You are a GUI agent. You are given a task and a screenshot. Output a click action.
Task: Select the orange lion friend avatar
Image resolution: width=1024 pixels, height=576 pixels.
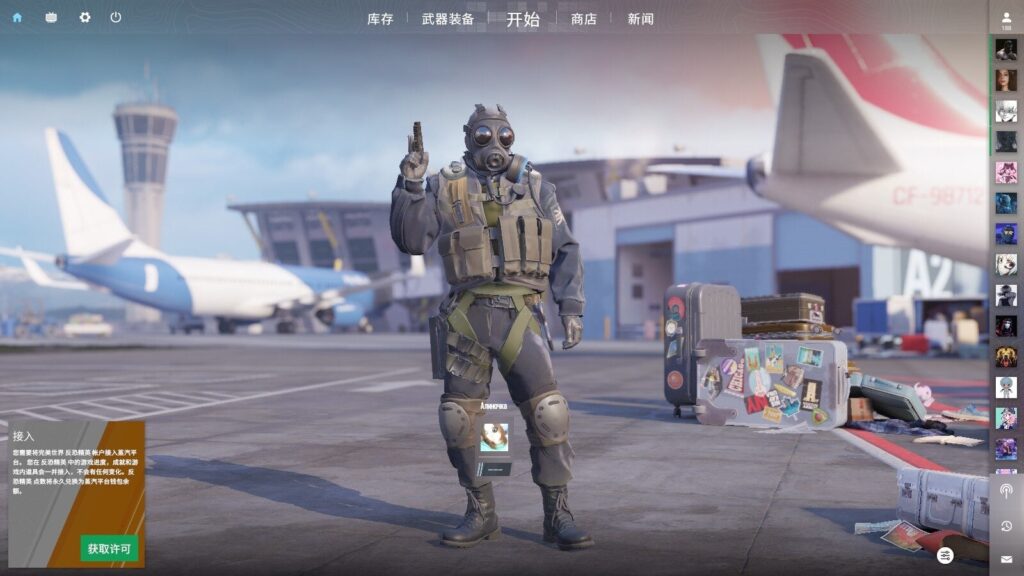[x=1006, y=356]
